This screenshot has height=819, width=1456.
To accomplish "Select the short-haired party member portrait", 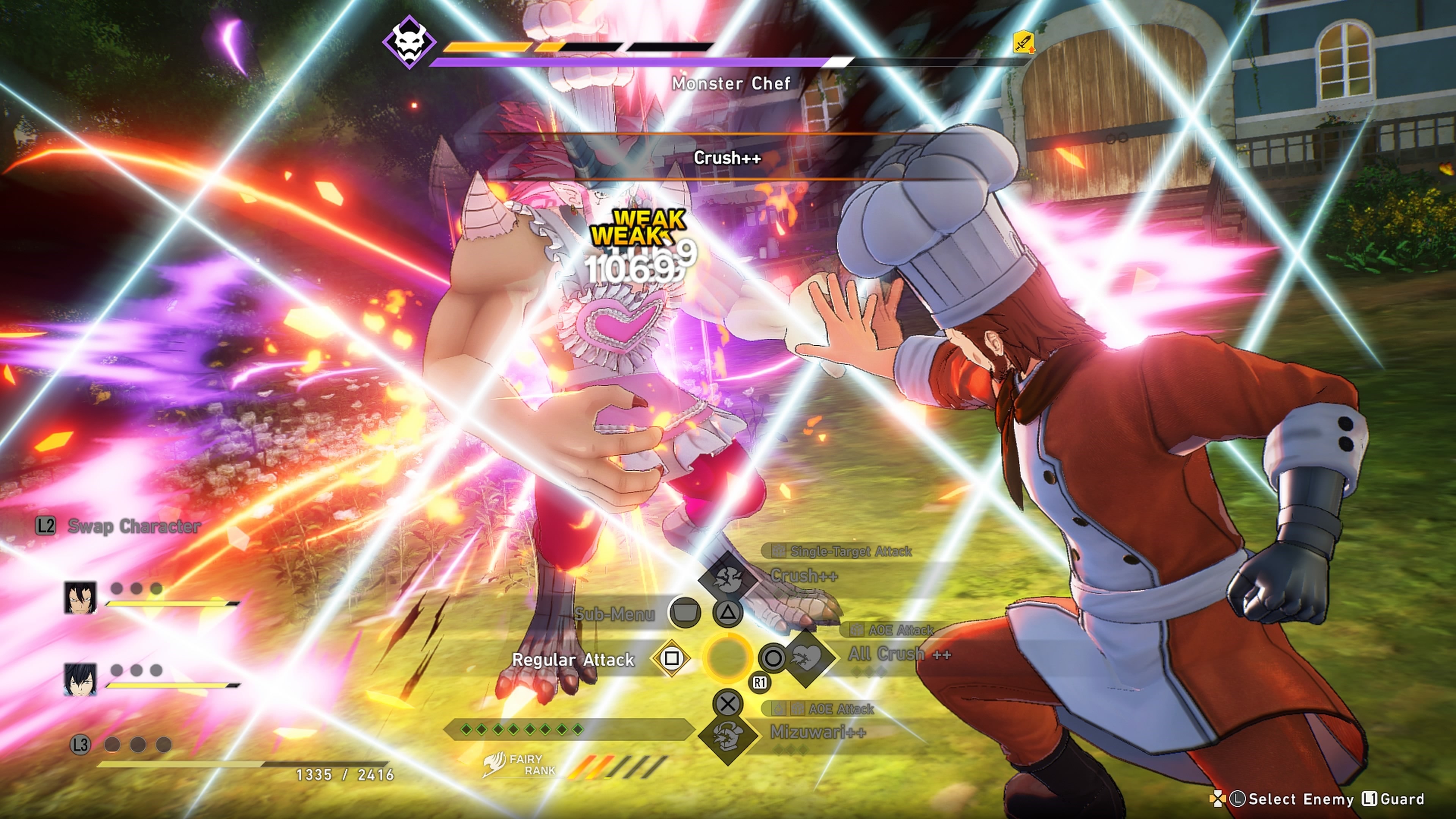I will coord(80,679).
